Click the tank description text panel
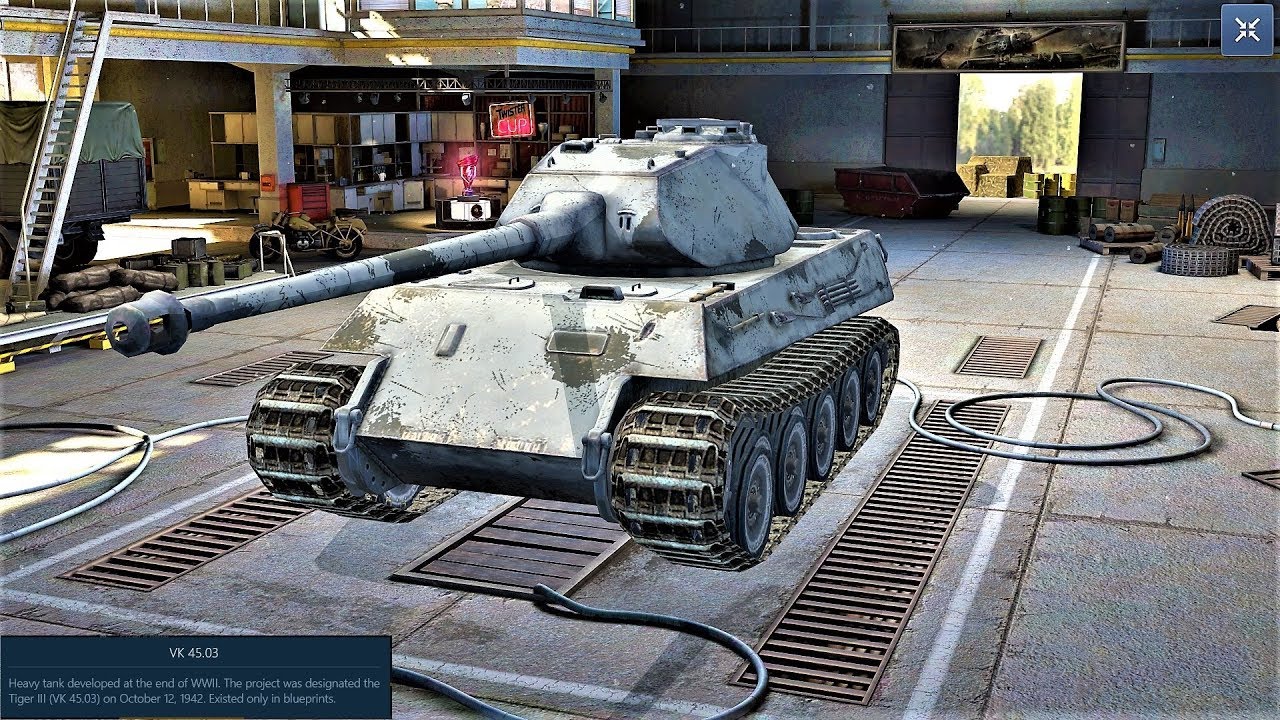Screen dimensions: 1280x720 click(195, 690)
